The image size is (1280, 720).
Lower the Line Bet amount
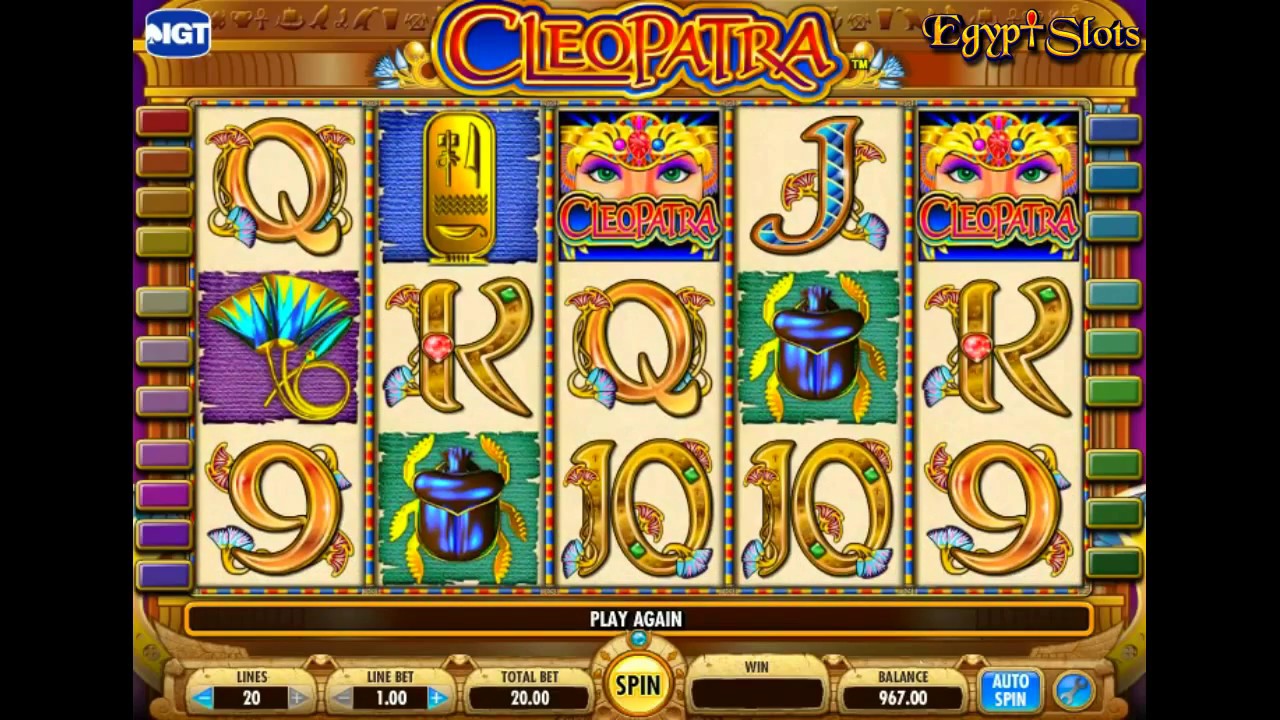point(342,697)
